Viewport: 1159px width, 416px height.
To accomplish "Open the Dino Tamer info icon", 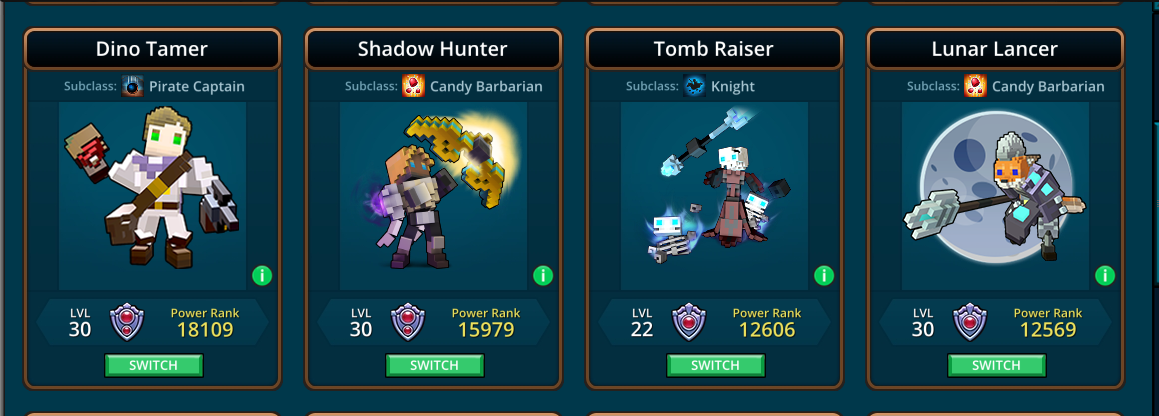I will click(262, 275).
